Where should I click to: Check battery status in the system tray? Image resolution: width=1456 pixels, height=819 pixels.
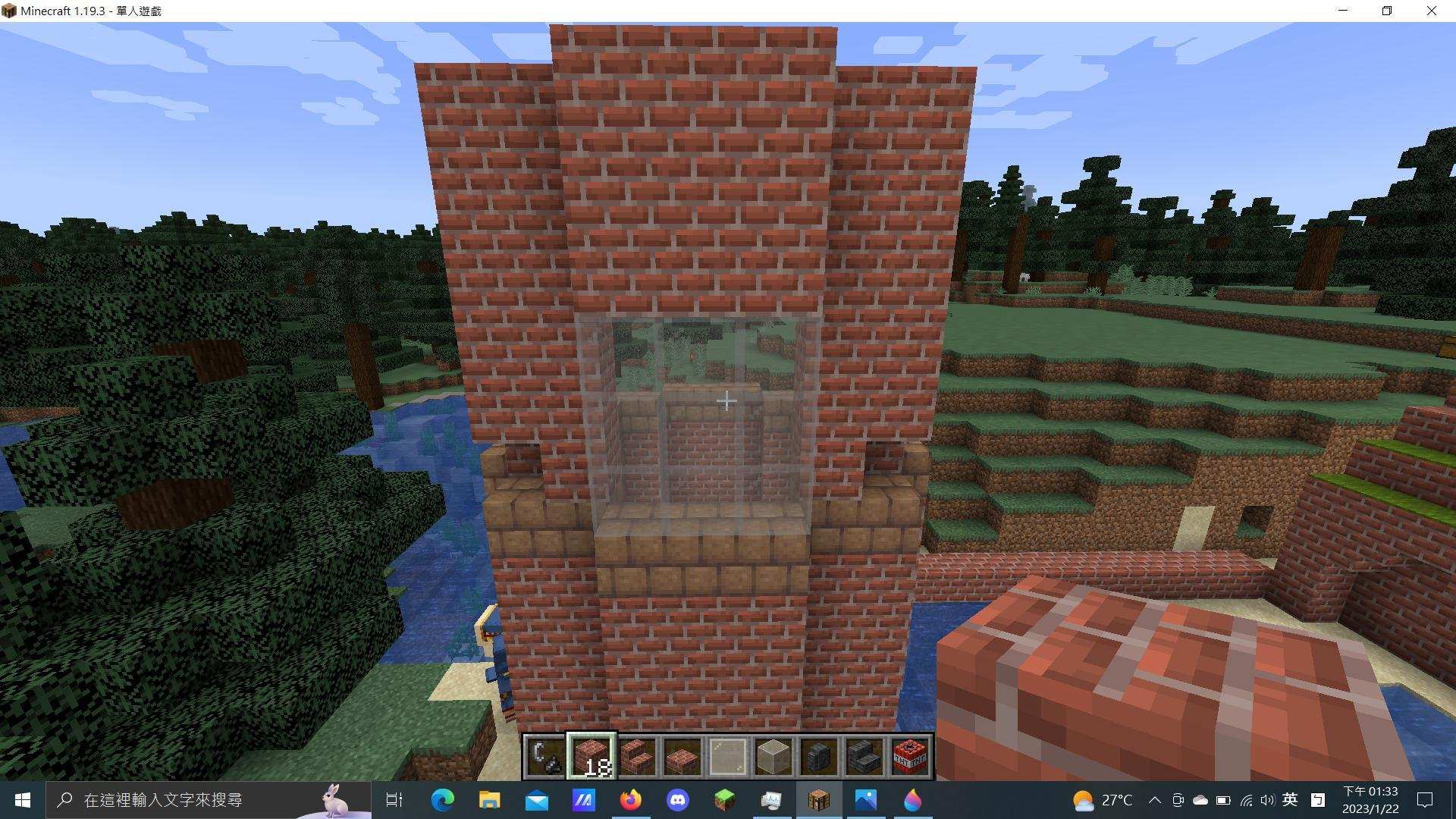1223,802
